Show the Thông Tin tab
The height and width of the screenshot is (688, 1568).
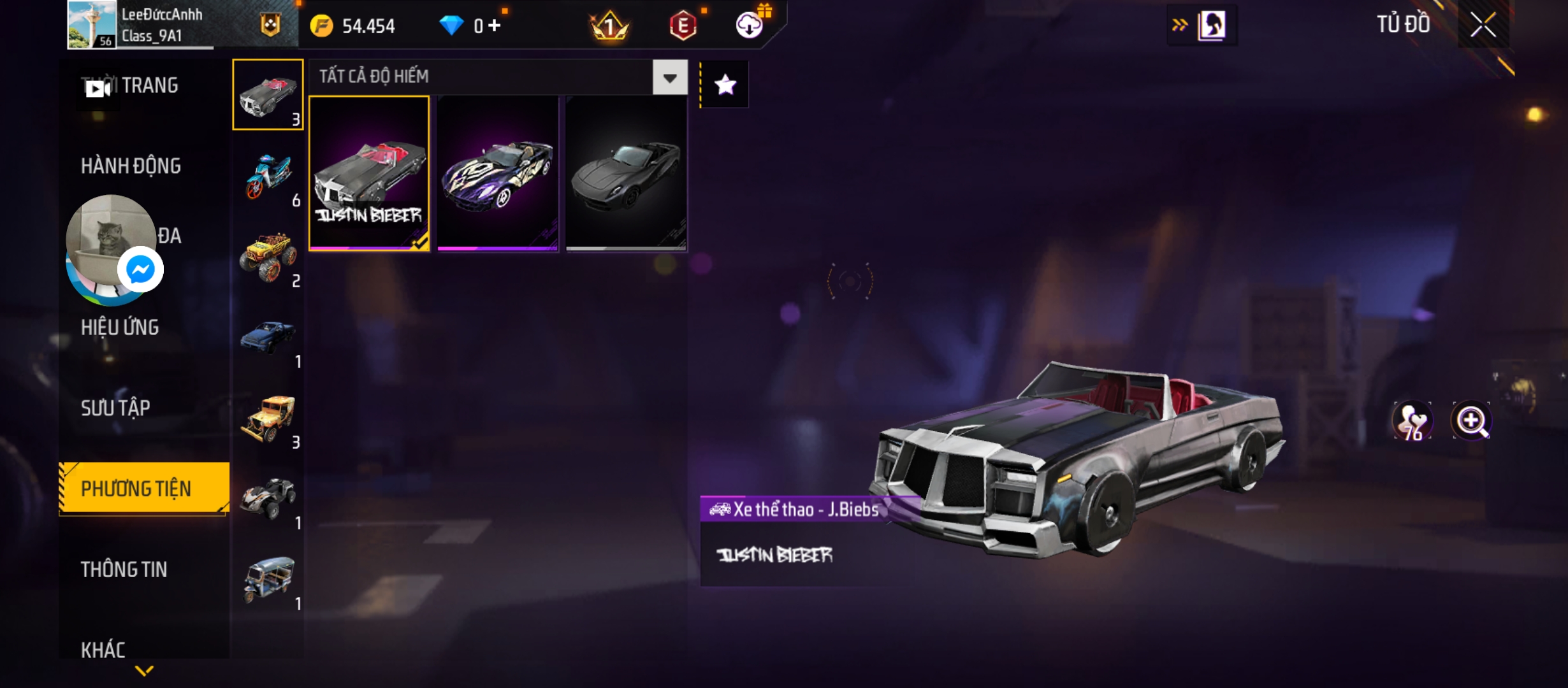pos(124,570)
